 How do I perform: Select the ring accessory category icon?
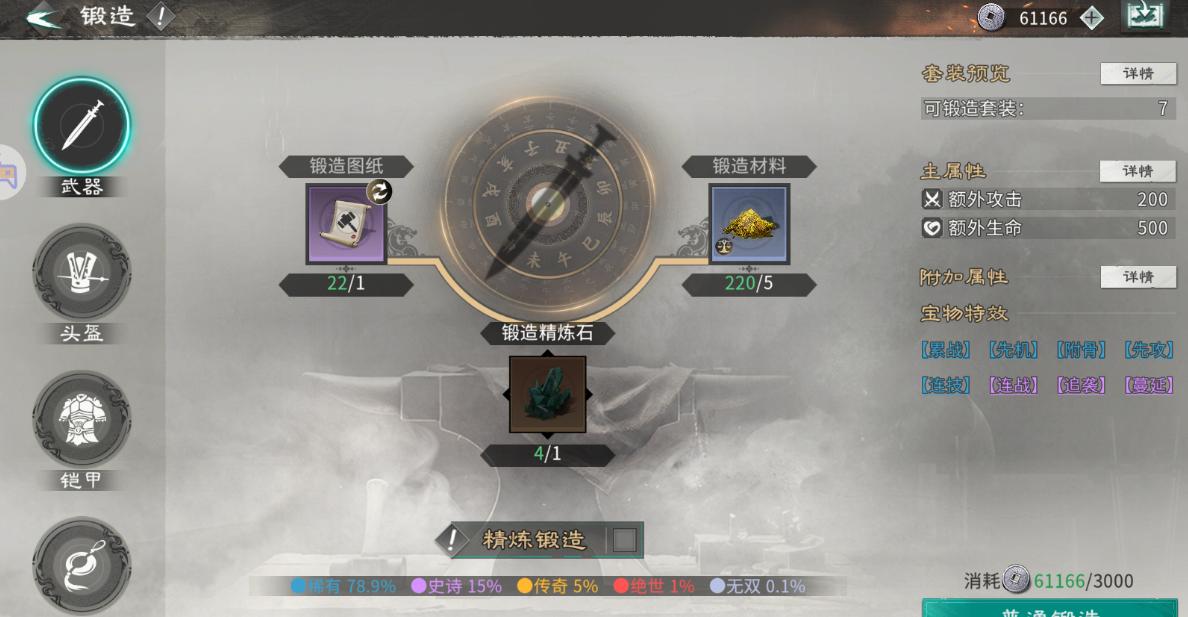pos(82,565)
